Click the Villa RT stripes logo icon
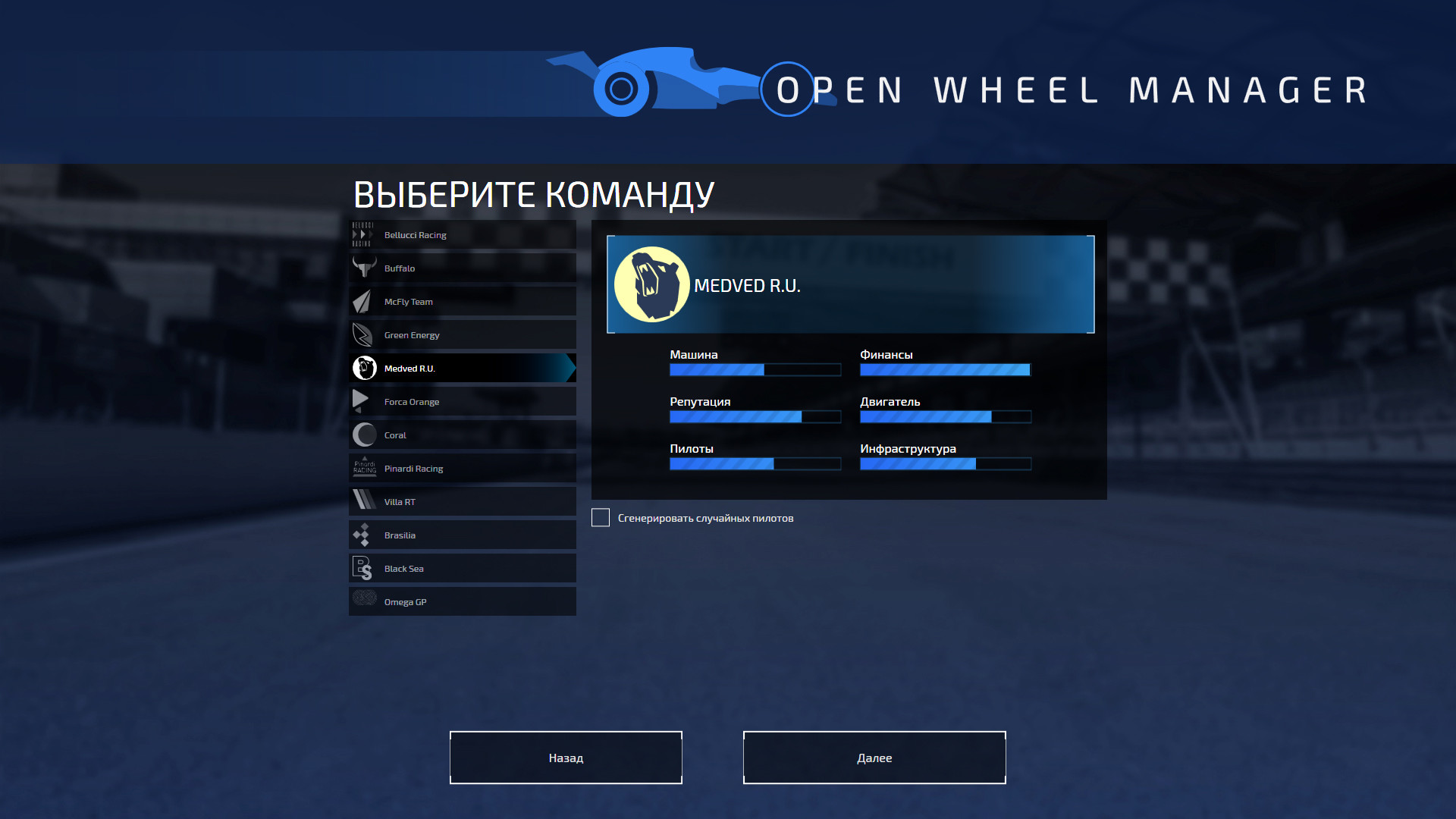The width and height of the screenshot is (1456, 819). pyautogui.click(x=365, y=501)
